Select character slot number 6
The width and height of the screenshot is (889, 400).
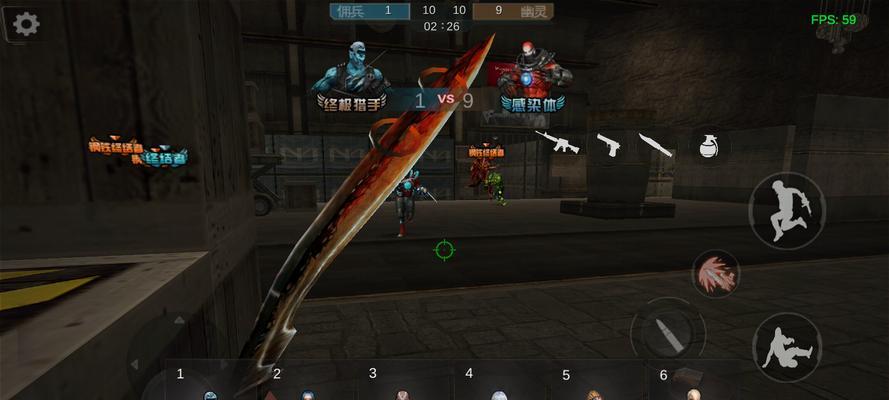(x=690, y=385)
